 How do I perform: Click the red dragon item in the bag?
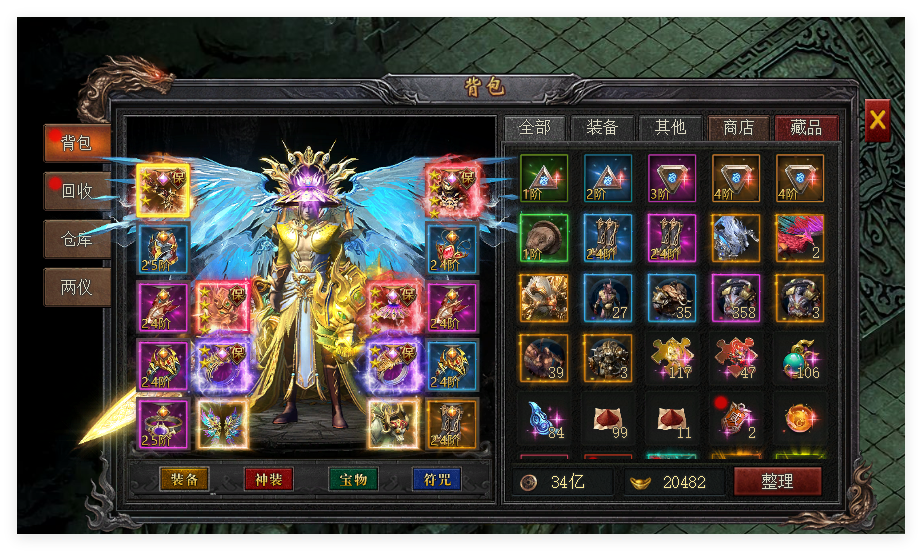tap(800, 238)
